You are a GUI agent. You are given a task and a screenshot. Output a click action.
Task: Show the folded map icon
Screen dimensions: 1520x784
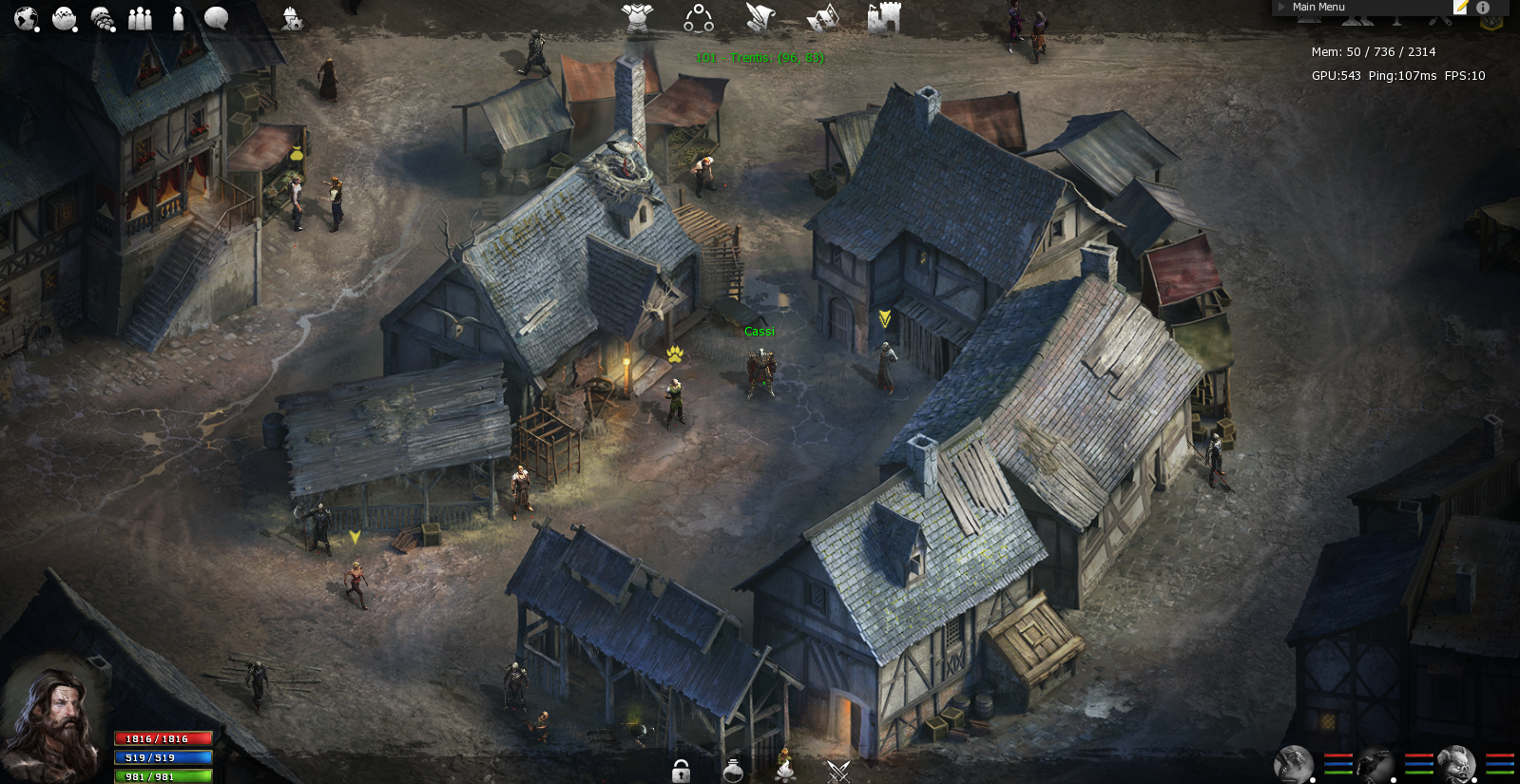click(x=822, y=18)
